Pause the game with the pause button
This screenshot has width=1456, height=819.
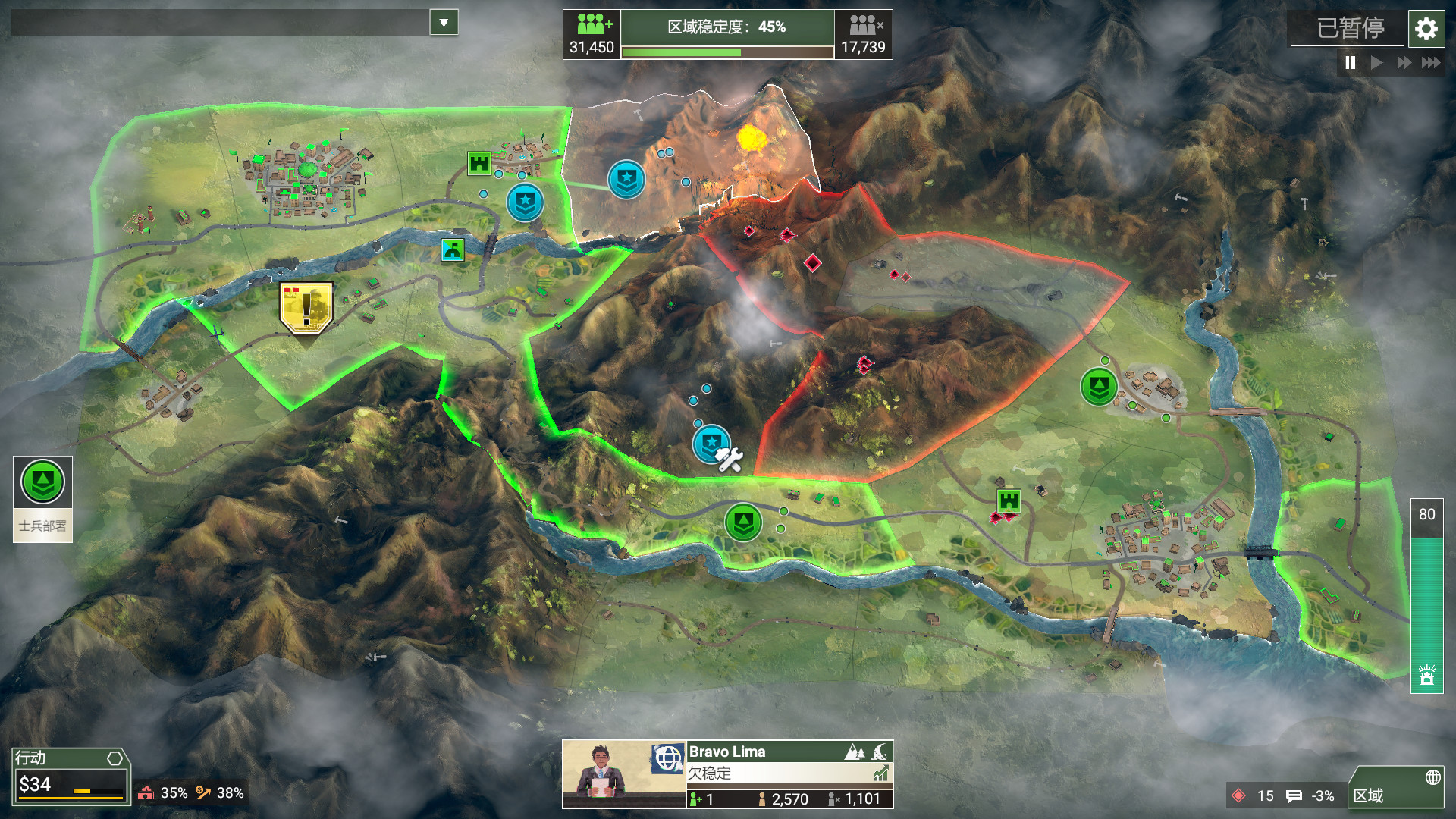pos(1350,64)
